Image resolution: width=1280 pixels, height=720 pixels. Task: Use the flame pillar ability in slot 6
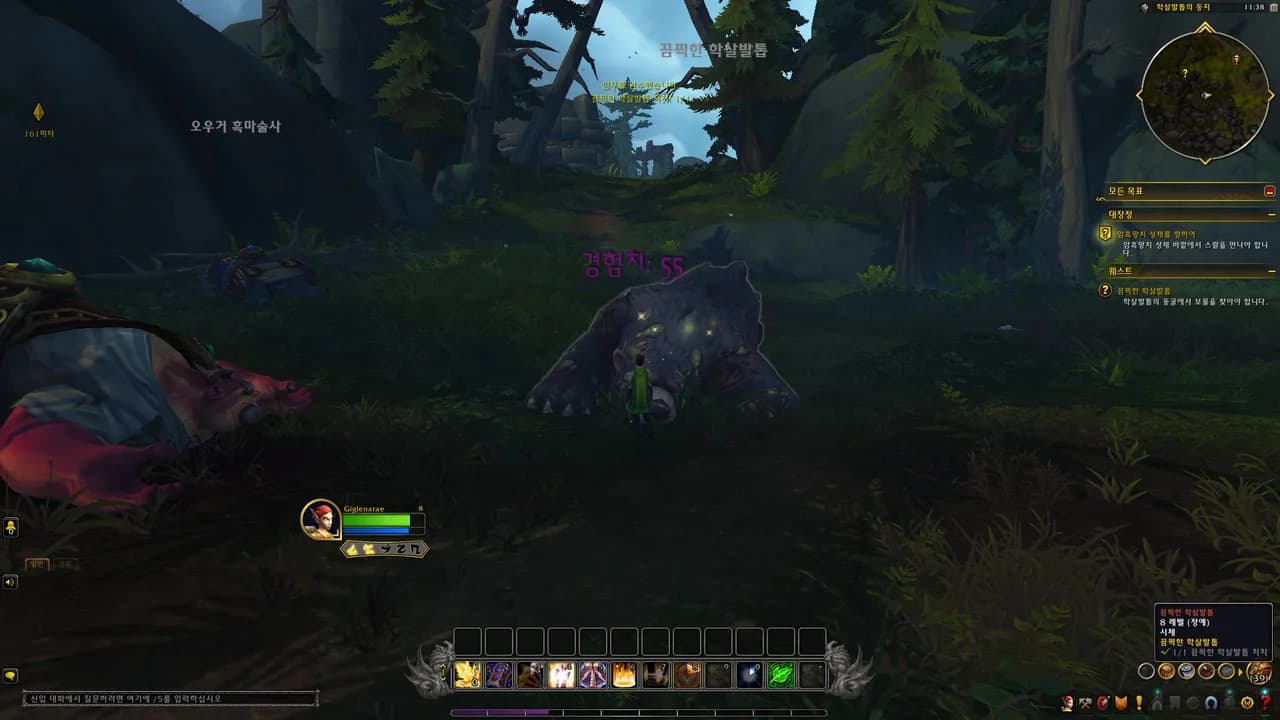coord(624,676)
